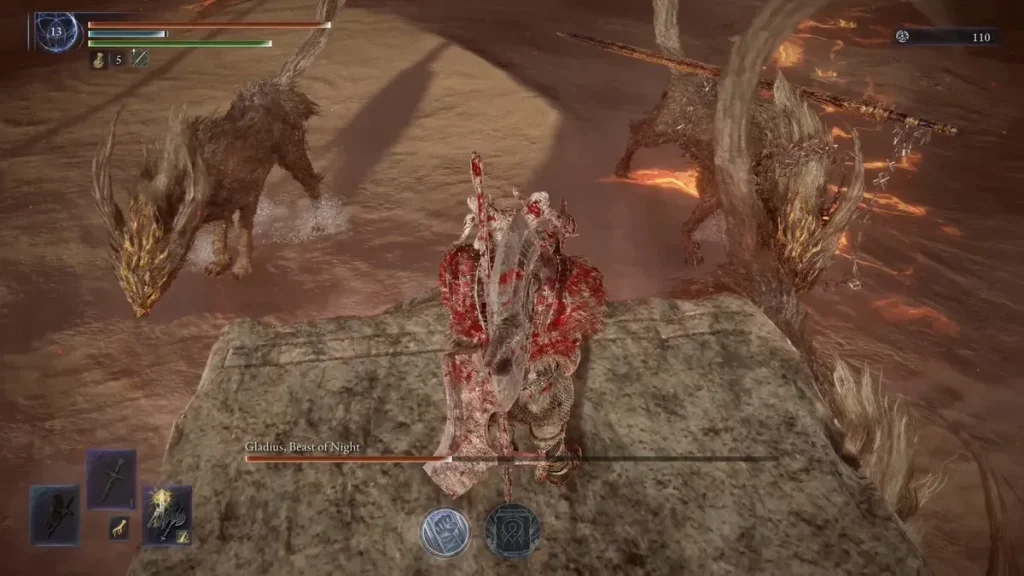This screenshot has height=576, width=1024.
Task: Select the dagger weapon slot
Action: [111, 479]
